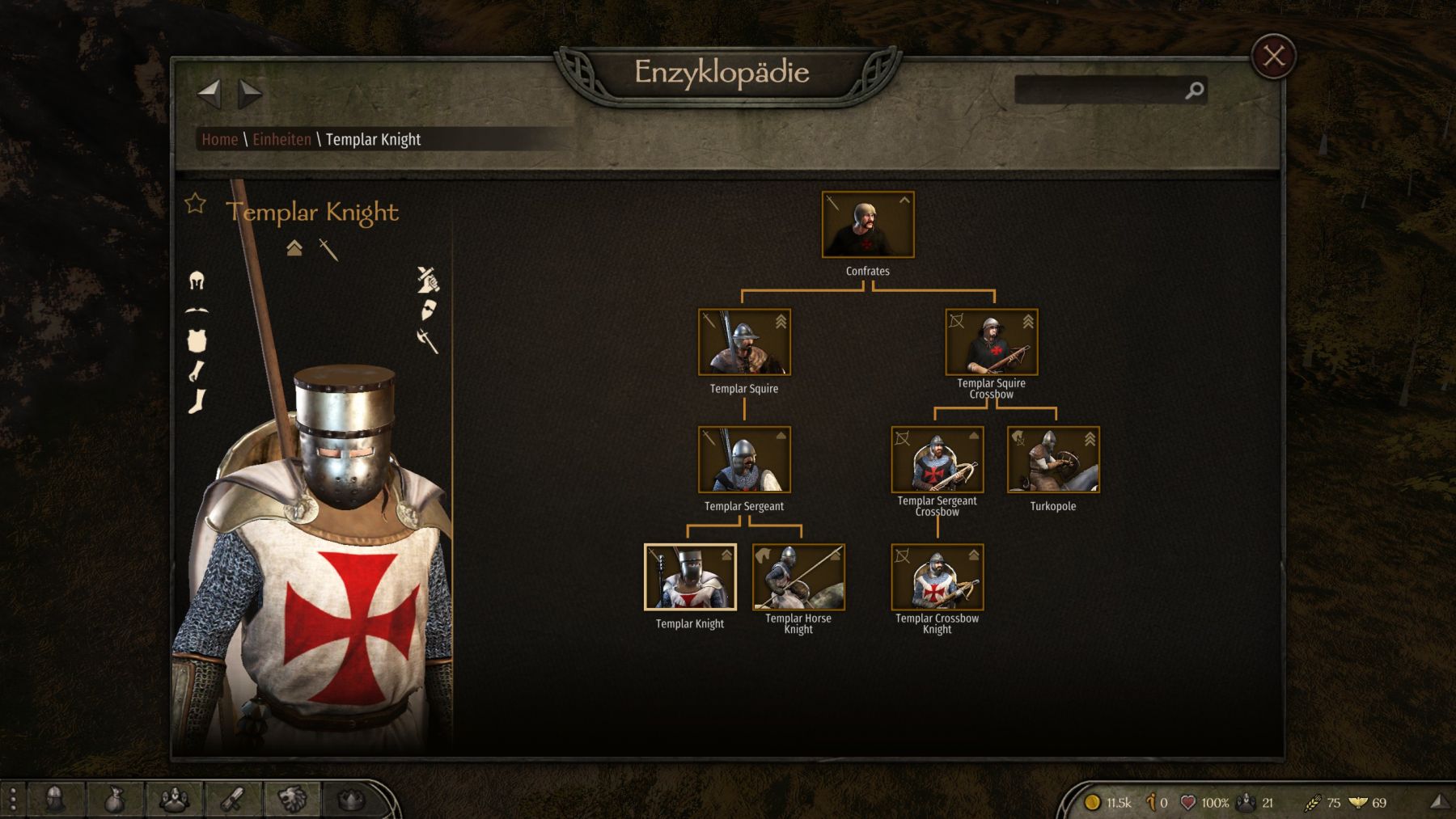Open the inventory sack icon

(115, 800)
